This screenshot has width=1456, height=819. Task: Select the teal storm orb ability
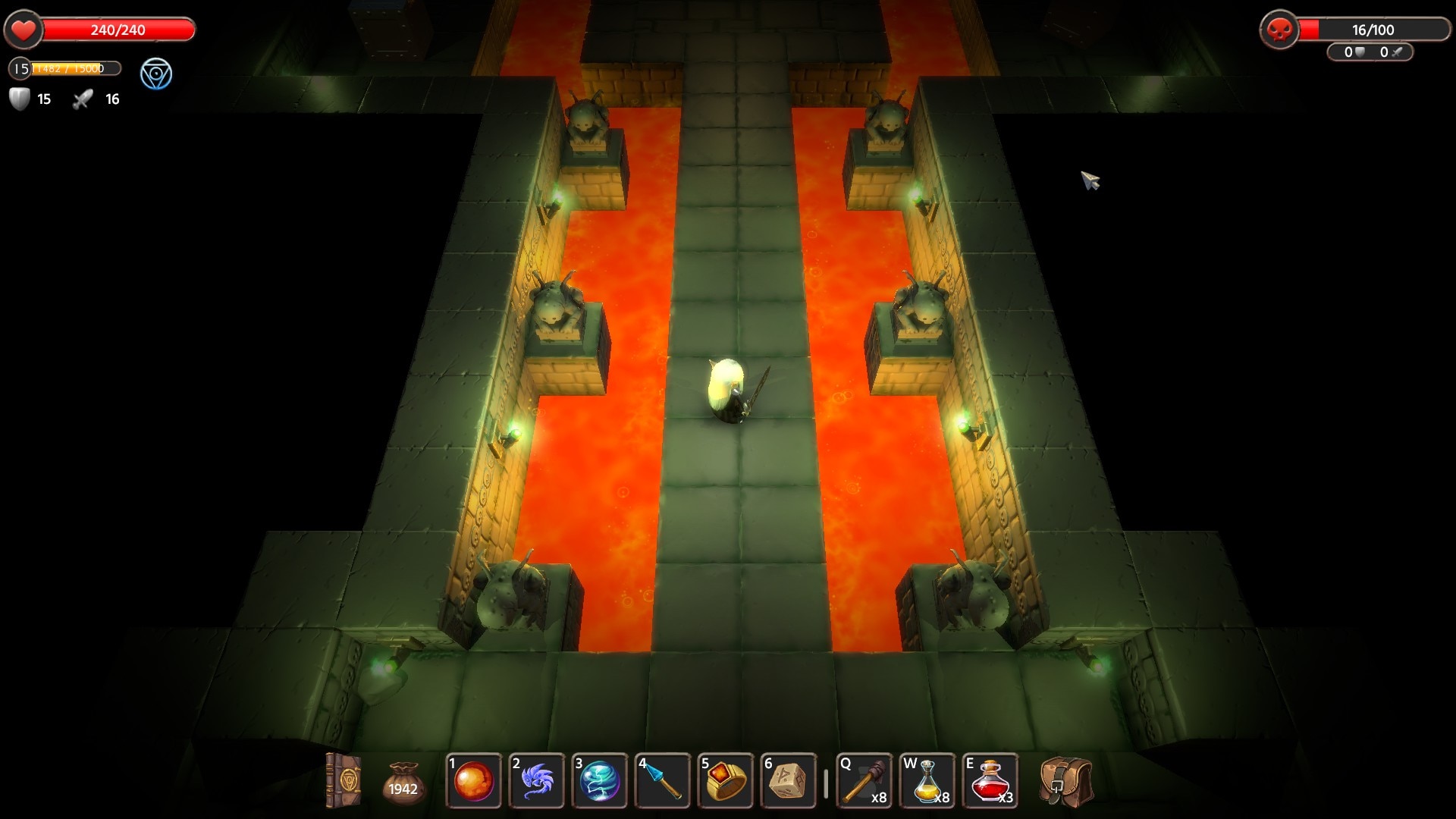pyautogui.click(x=600, y=781)
